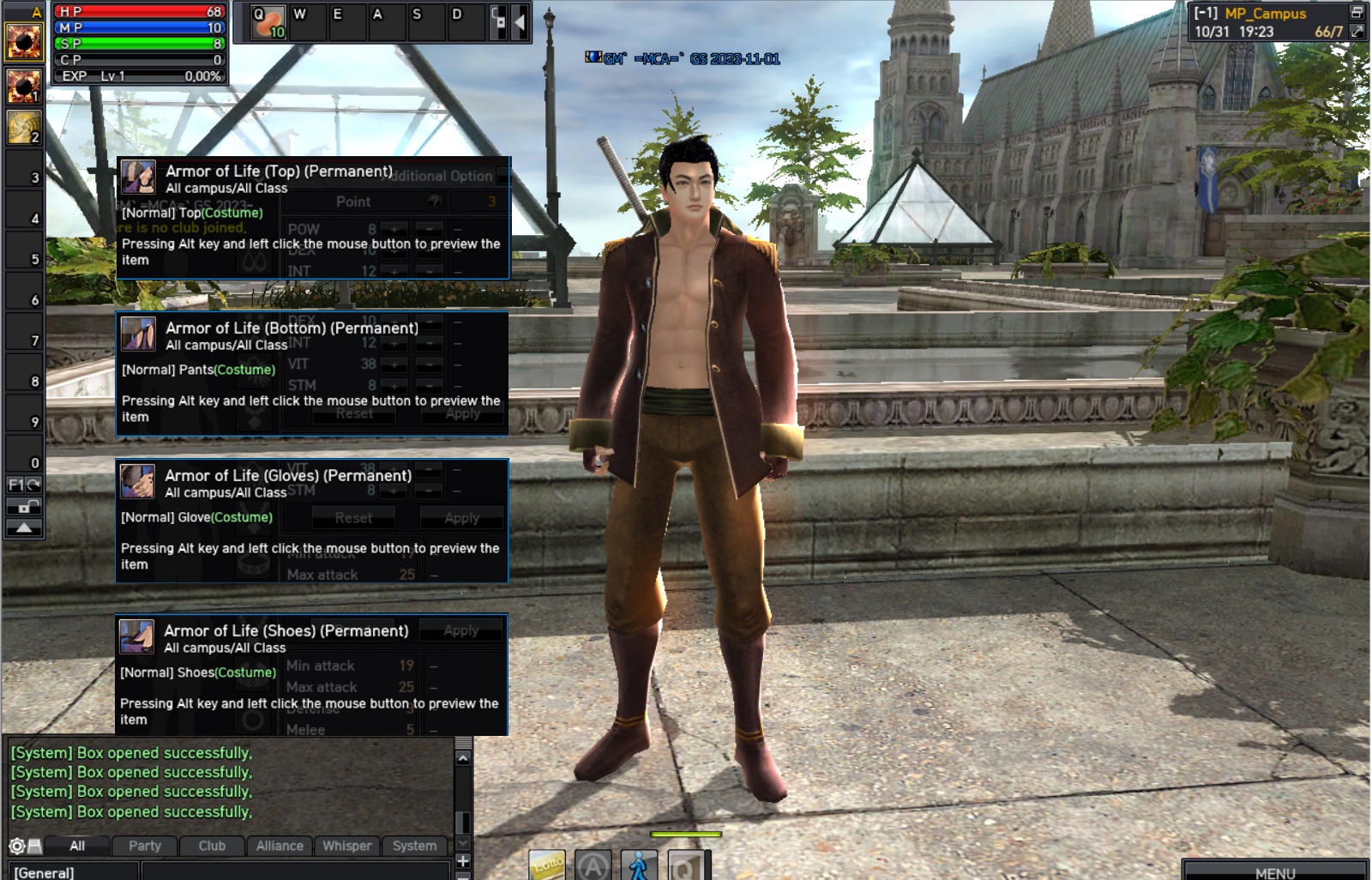Click the Lotto ticket icon
The height and width of the screenshot is (880, 1372).
pos(547,865)
